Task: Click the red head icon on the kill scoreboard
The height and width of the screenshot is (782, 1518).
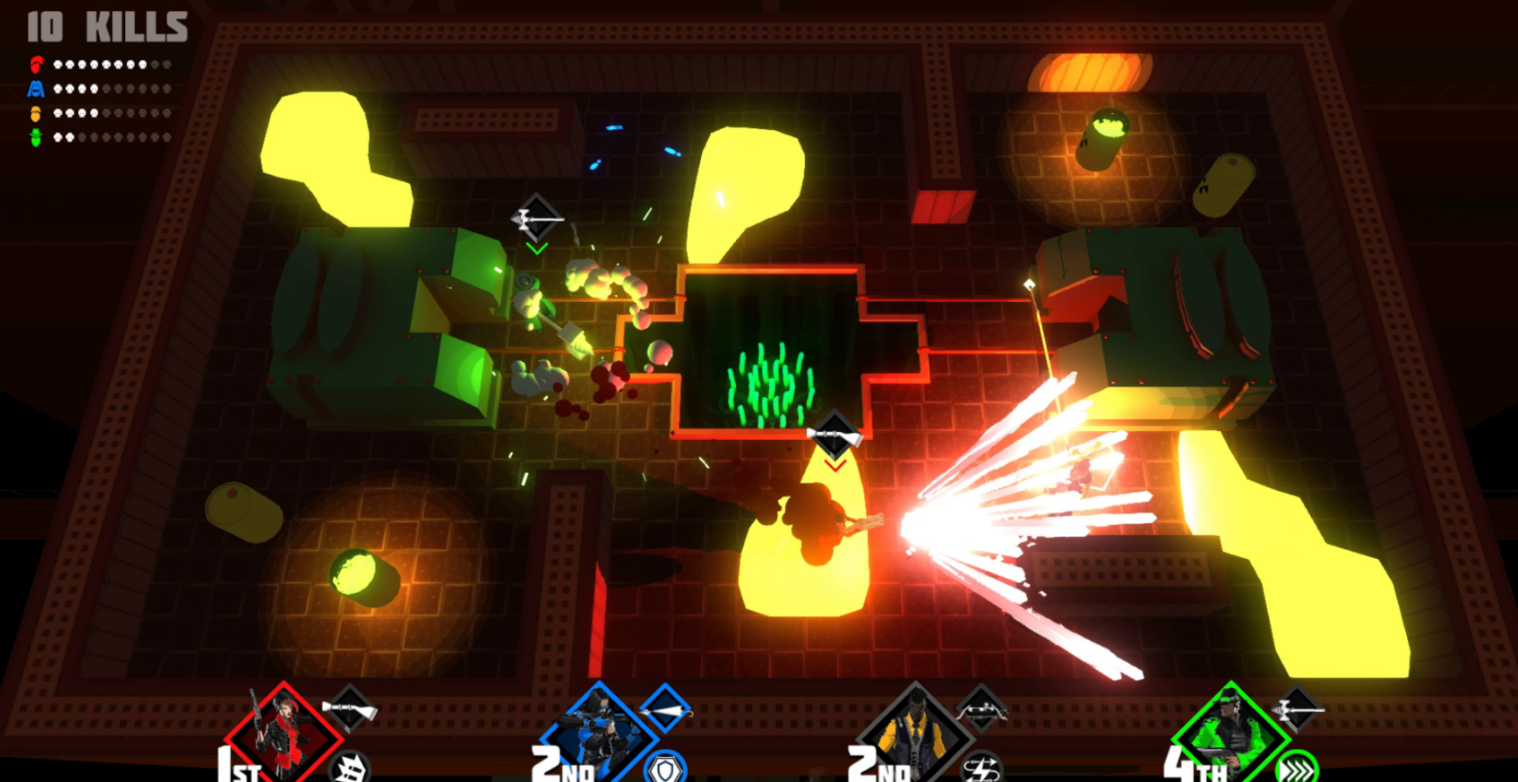Action: pyautogui.click(x=37, y=65)
